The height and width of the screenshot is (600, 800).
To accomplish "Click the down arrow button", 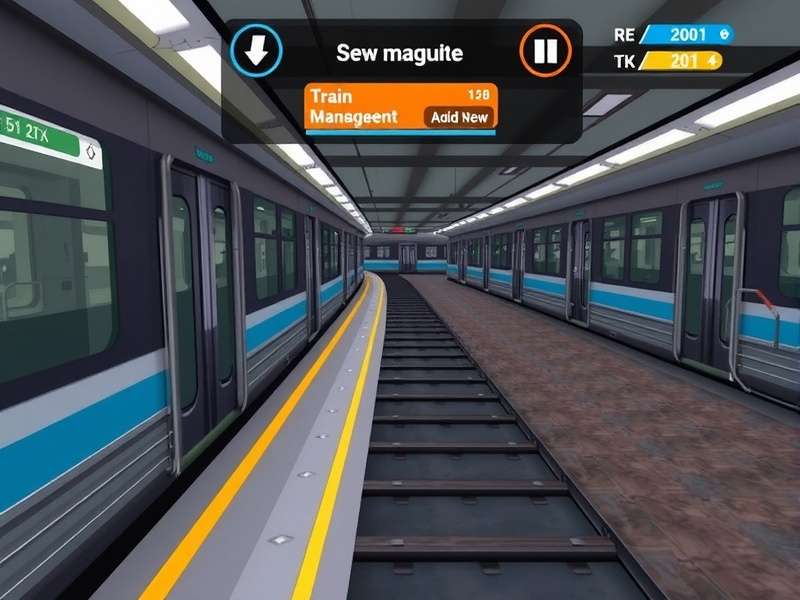I will [256, 51].
